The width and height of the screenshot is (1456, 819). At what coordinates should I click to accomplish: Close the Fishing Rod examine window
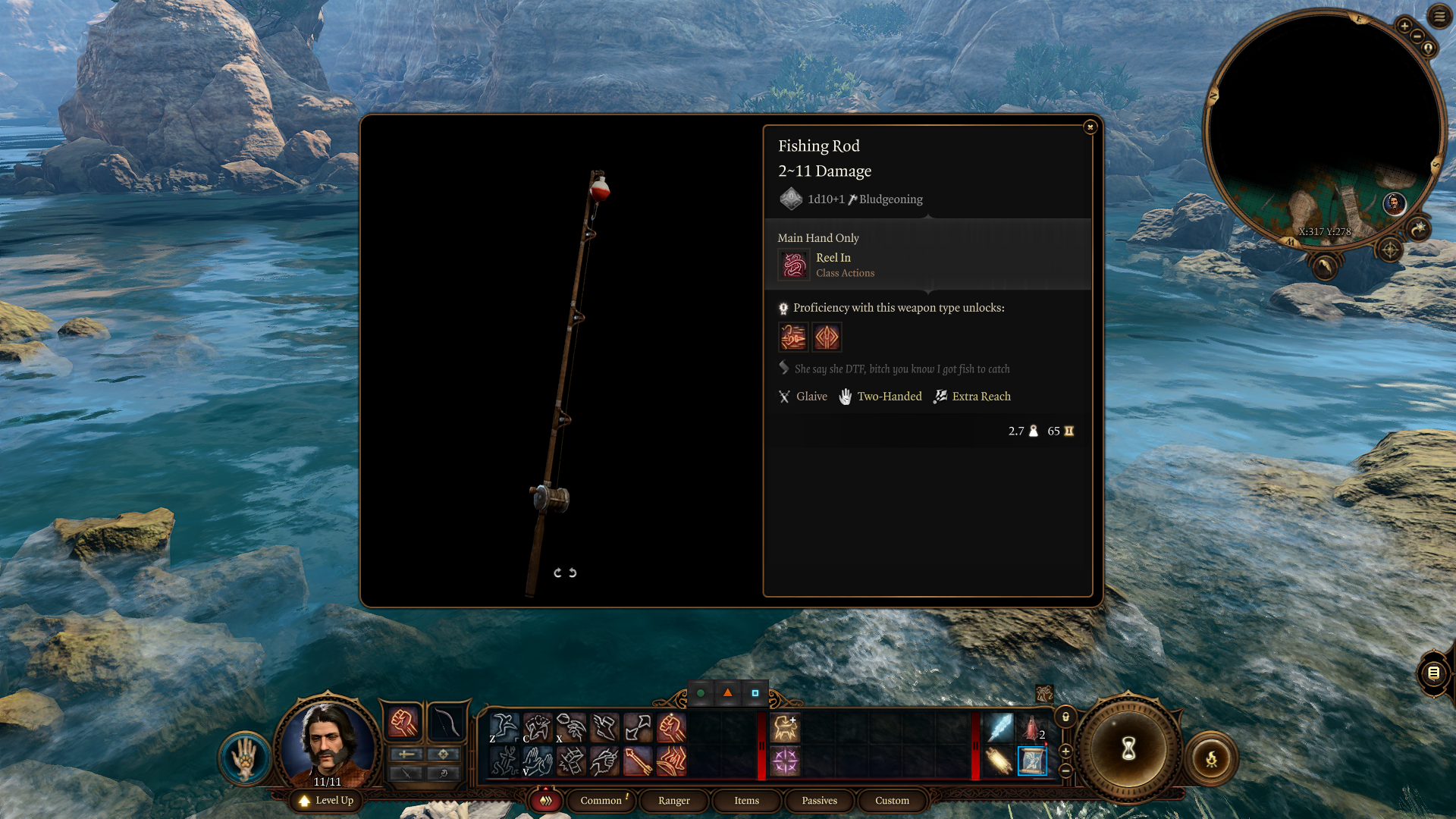pyautogui.click(x=1090, y=127)
